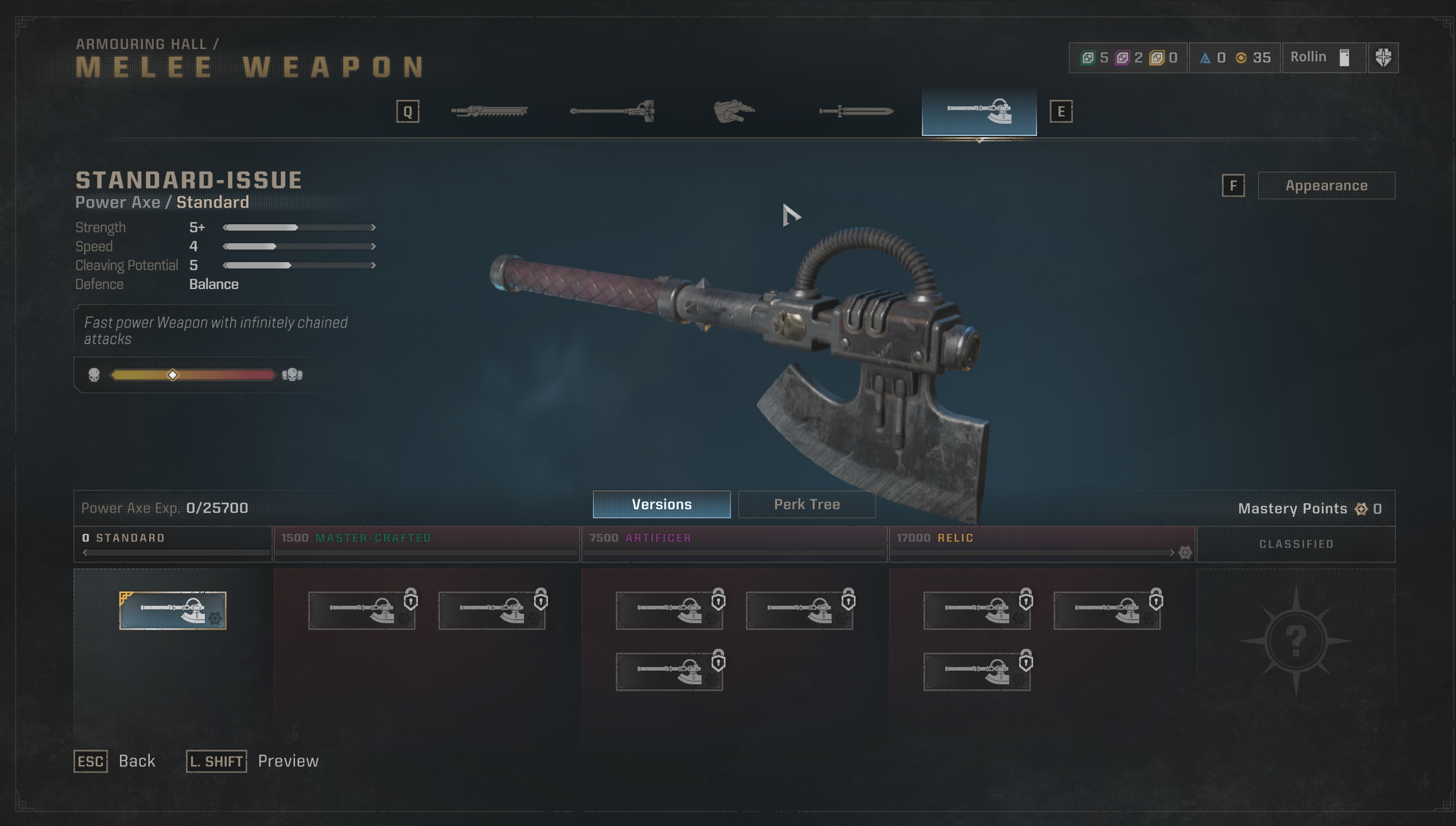Screen dimensions: 1456x826
Task: Select the Combat Knife weapon icon
Action: [x=855, y=111]
